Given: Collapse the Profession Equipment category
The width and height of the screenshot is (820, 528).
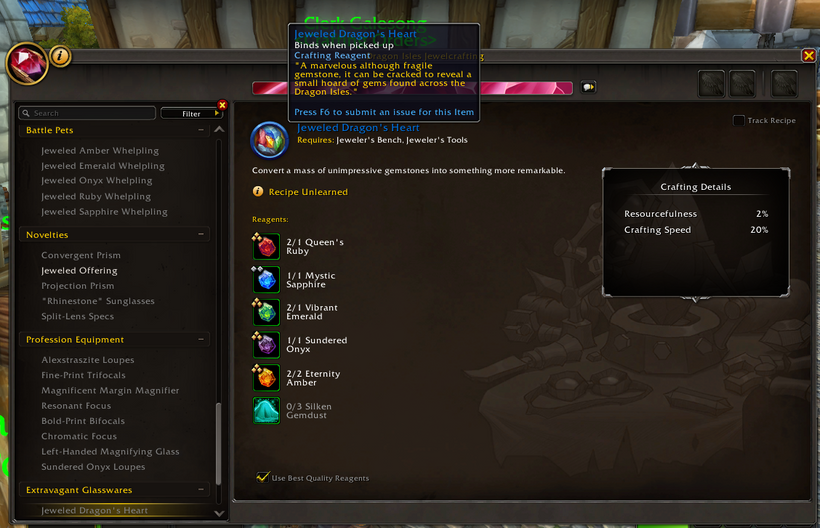Looking at the screenshot, I should click(202, 340).
